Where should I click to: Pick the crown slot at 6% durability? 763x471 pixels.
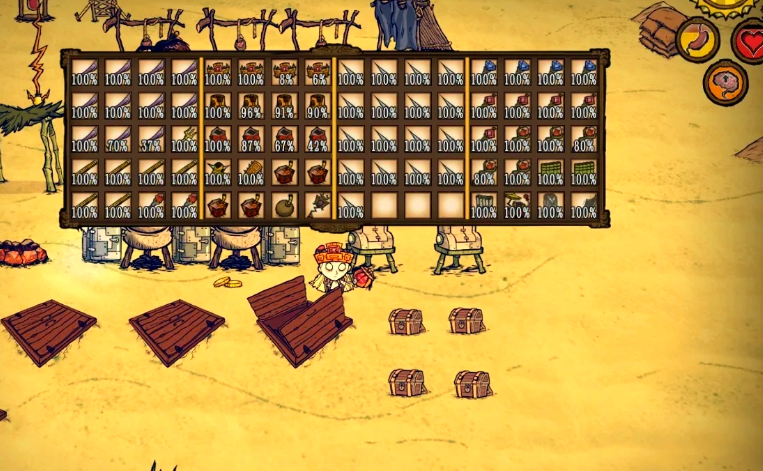click(x=319, y=74)
